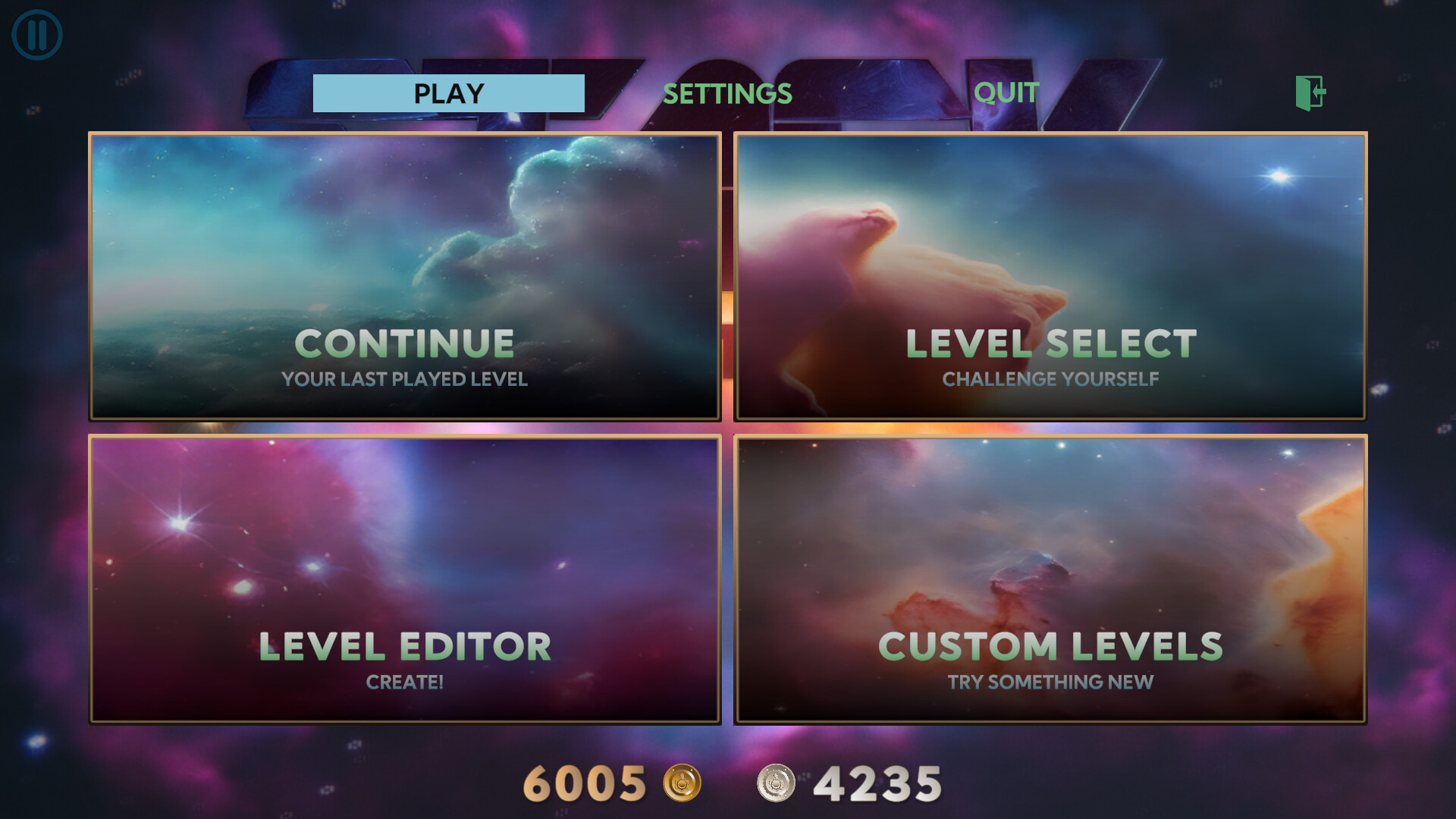Click the highlighted PLAY tab
Screen dimensions: 1456x819
point(447,93)
